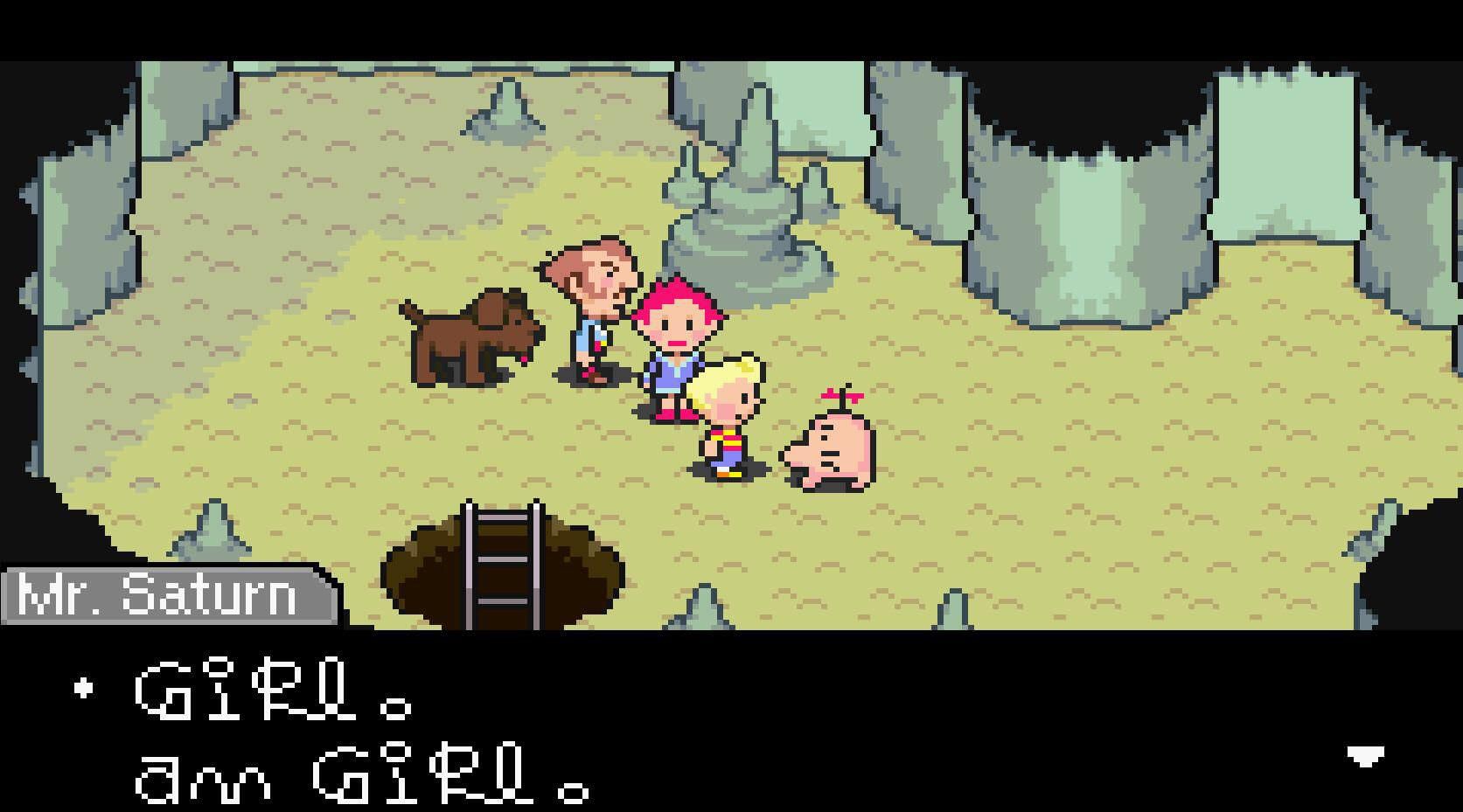Click the mustached man Duster
Image resolution: width=1463 pixels, height=812 pixels.
pyautogui.click(x=590, y=306)
